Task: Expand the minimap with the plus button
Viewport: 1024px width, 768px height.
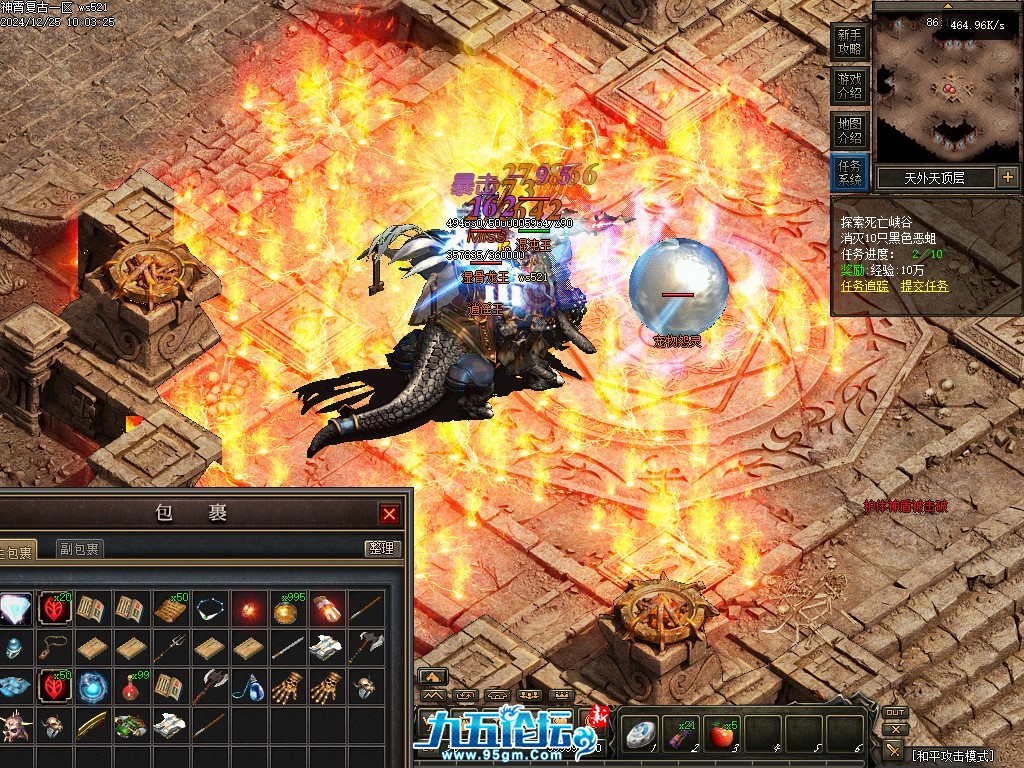Action: coord(1007,178)
